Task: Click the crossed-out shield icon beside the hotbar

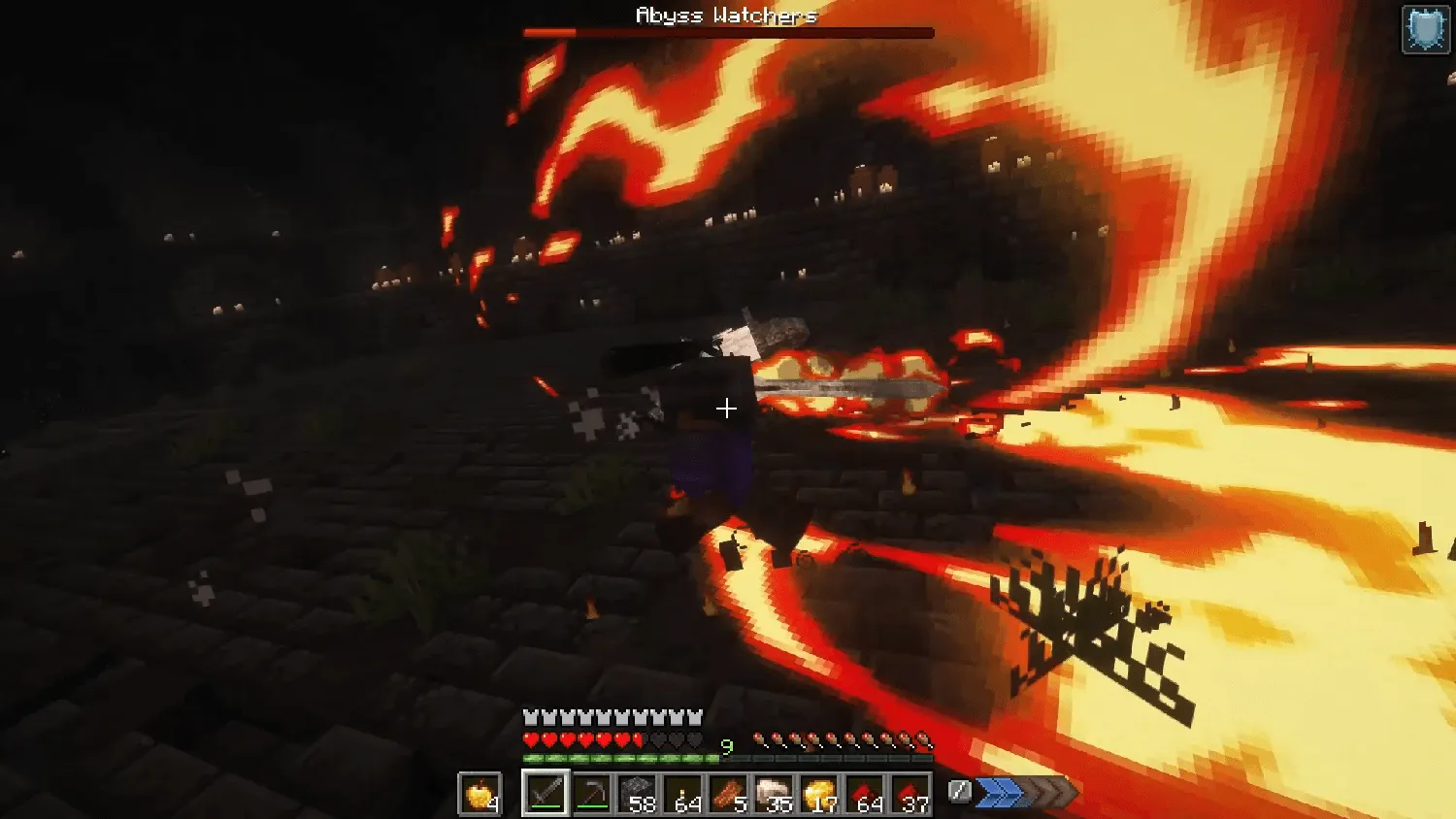Action: coord(960,792)
